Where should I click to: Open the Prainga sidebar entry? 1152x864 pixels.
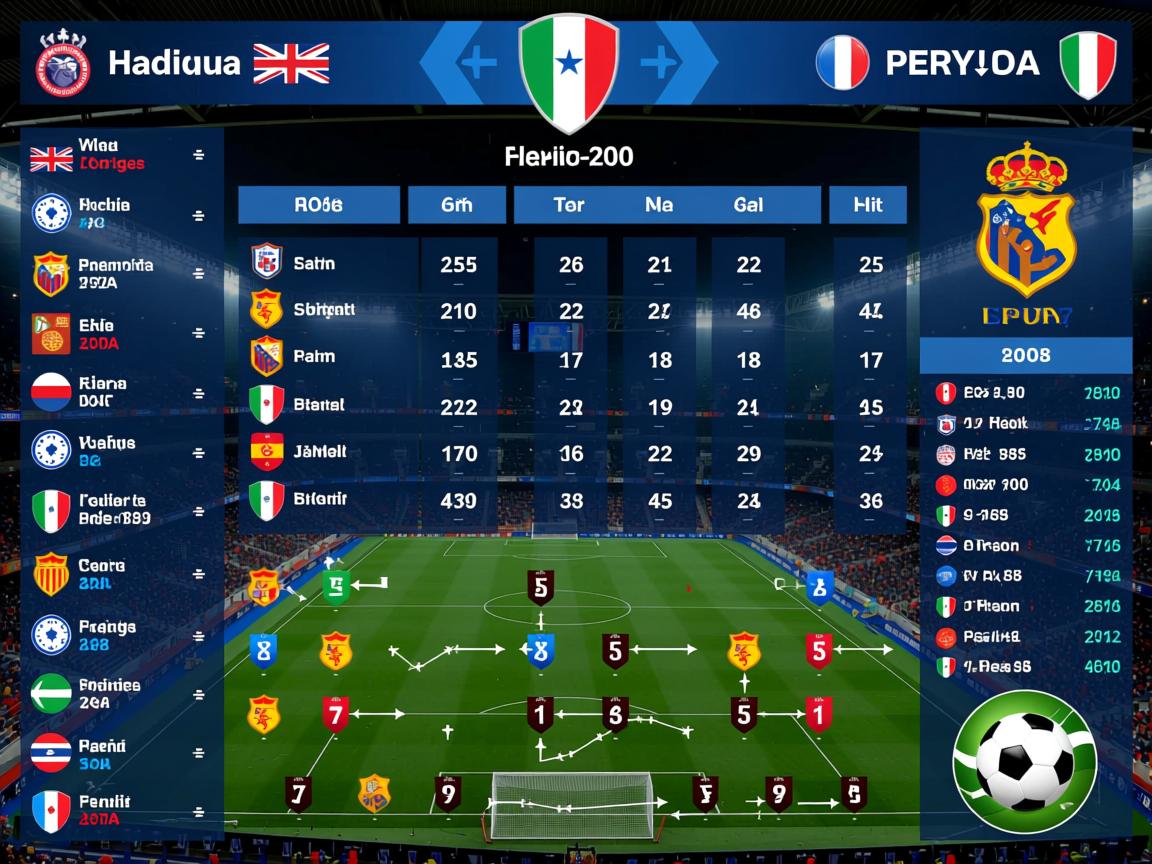106,635
